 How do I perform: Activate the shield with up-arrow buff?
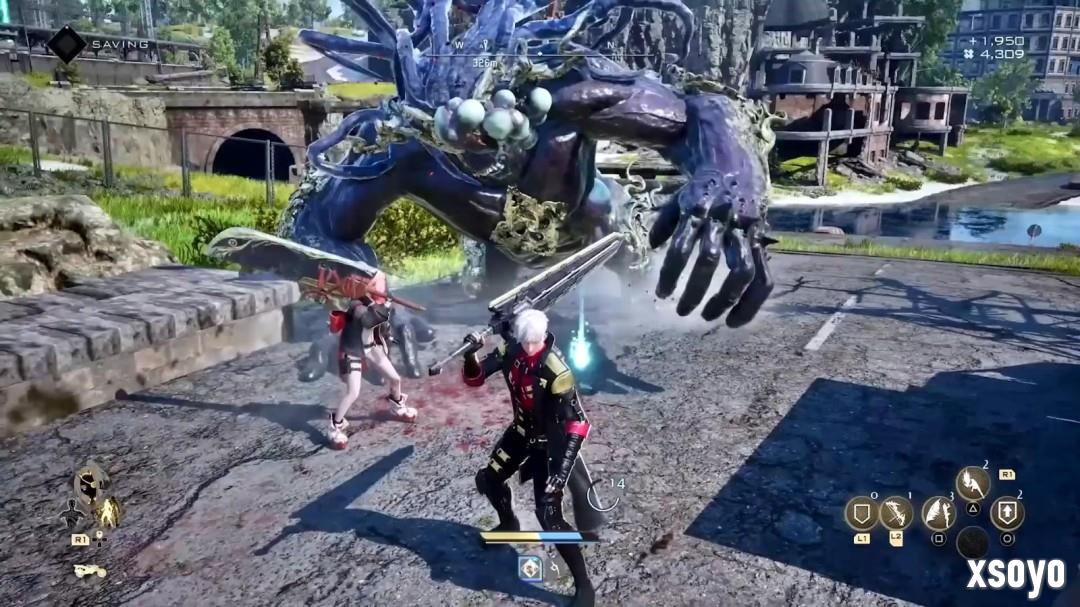(1006, 513)
